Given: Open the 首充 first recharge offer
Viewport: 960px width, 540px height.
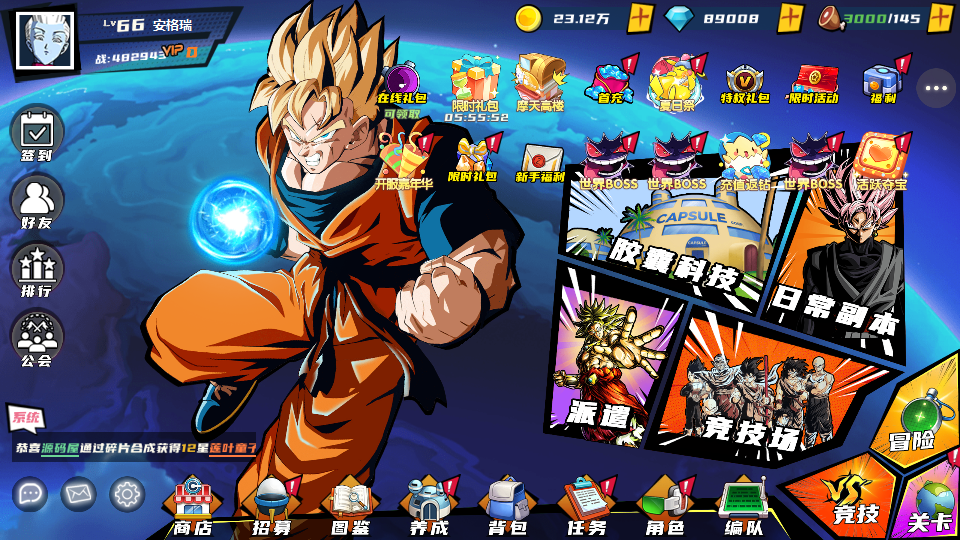Looking at the screenshot, I should coord(610,82).
